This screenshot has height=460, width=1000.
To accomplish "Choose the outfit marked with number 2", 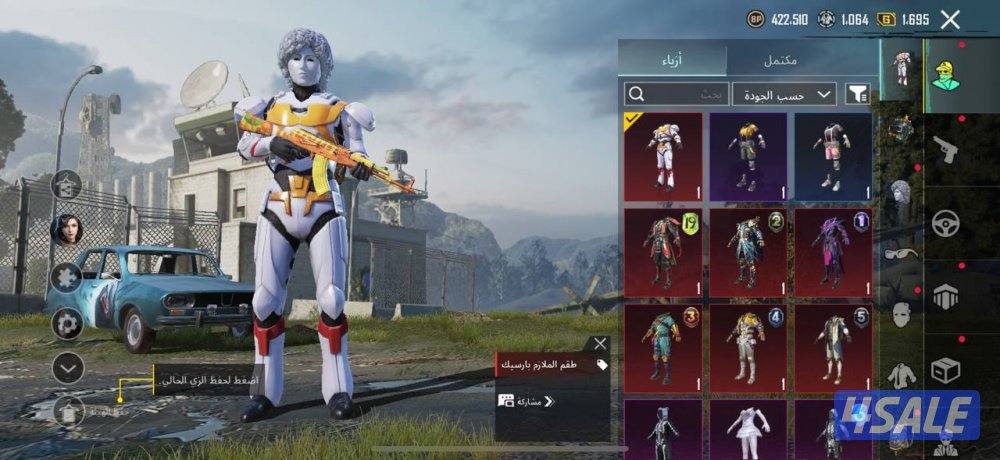I will coord(748,252).
